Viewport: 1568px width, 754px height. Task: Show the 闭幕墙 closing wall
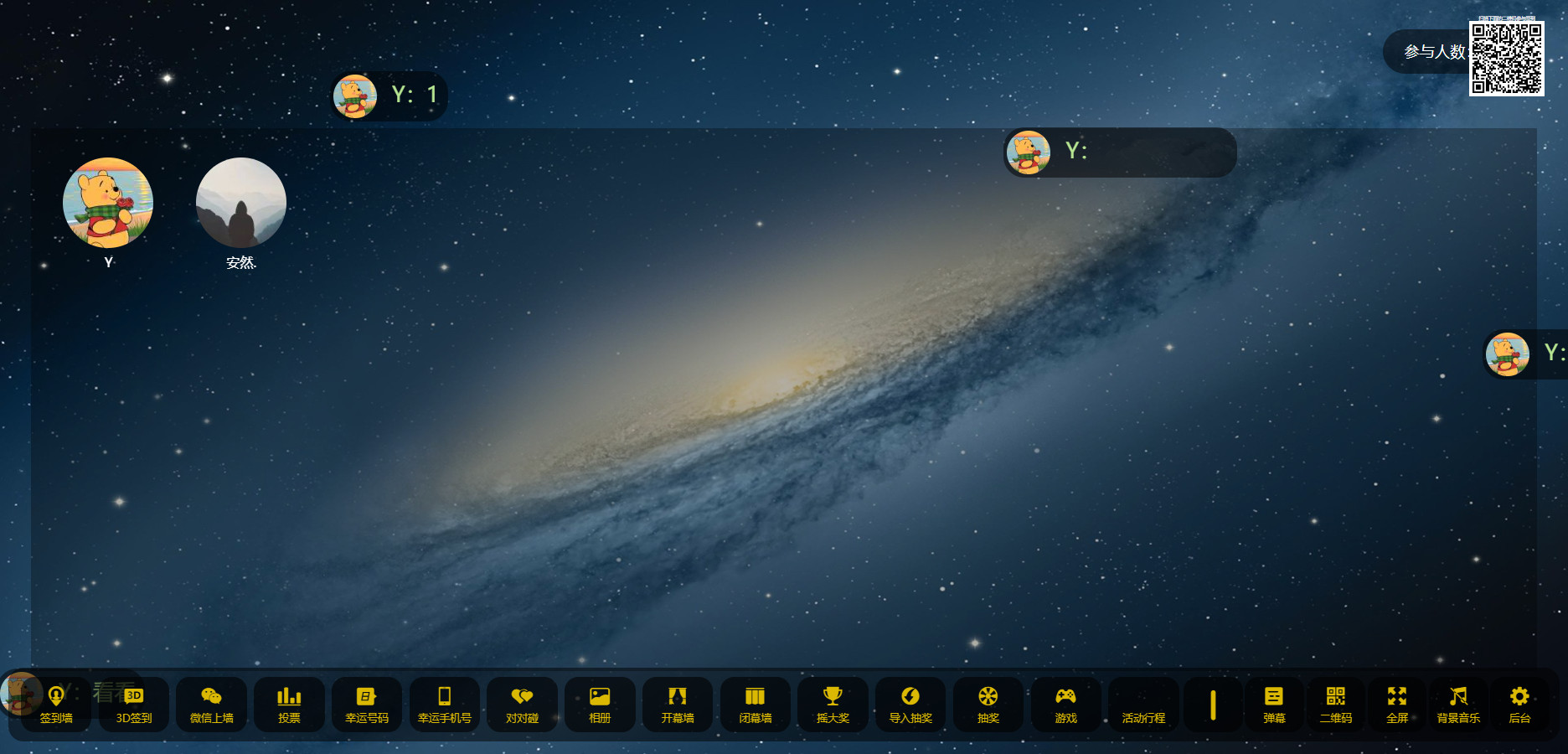click(756, 705)
